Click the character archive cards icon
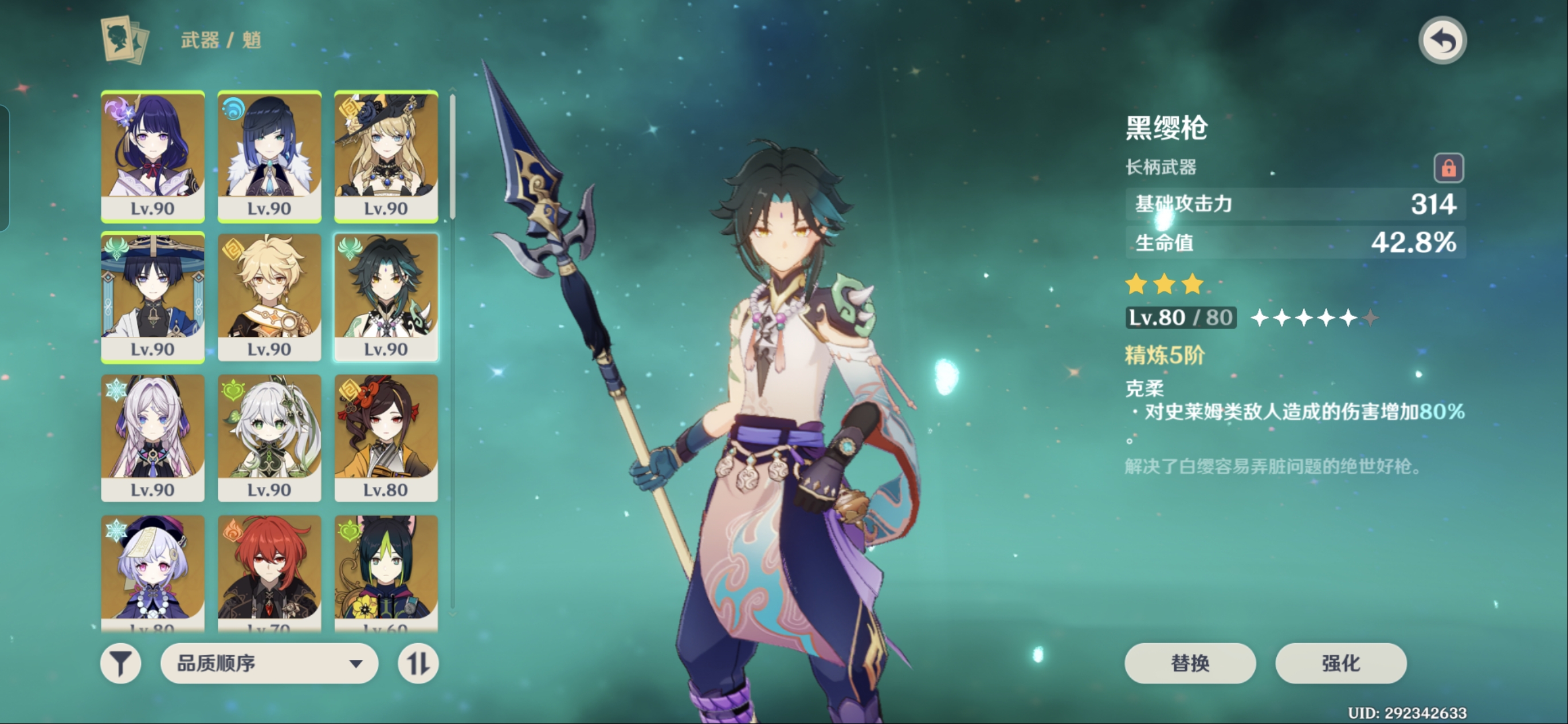Viewport: 1568px width, 724px height. click(125, 40)
